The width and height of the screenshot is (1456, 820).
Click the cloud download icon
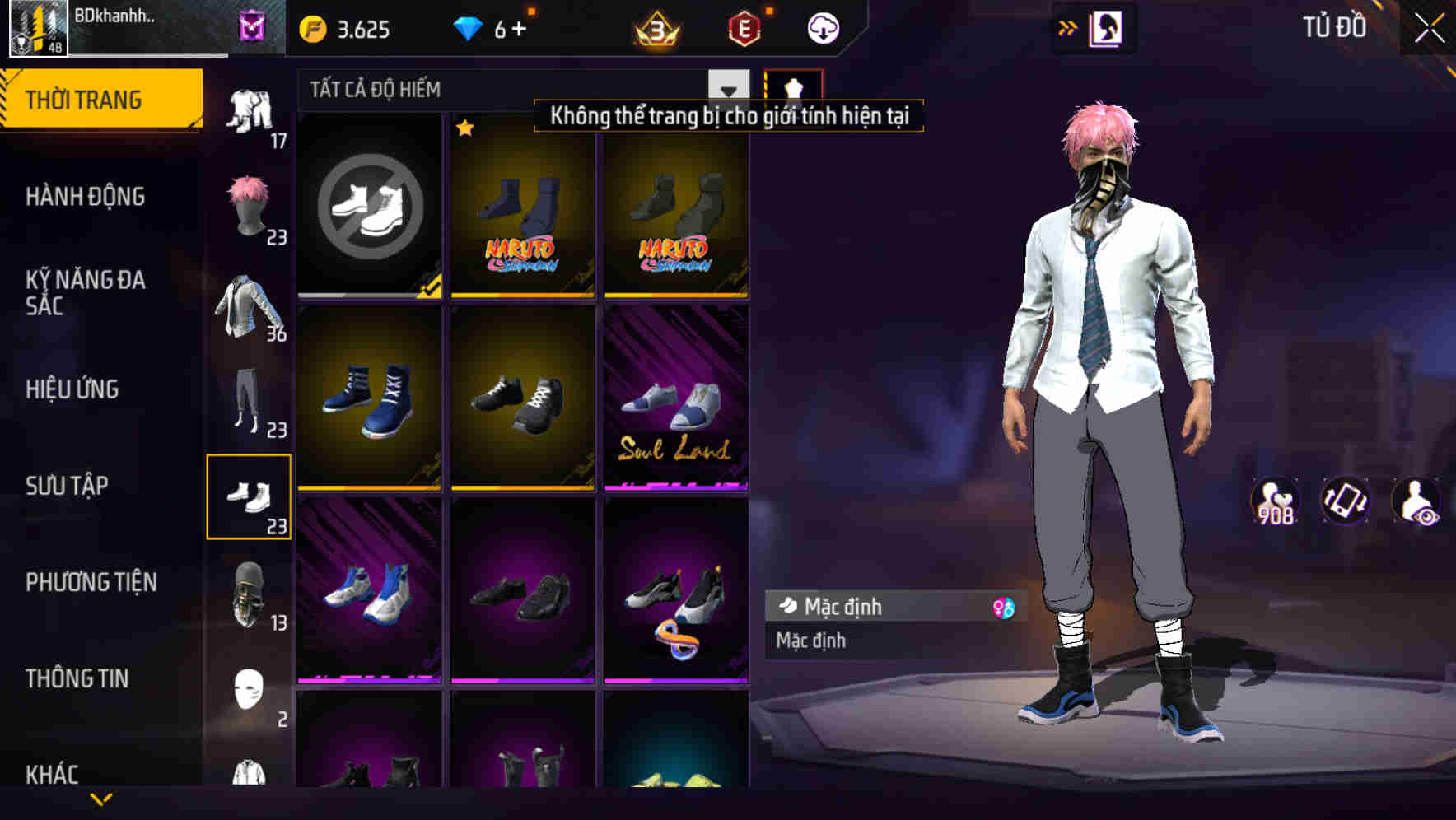point(821,29)
